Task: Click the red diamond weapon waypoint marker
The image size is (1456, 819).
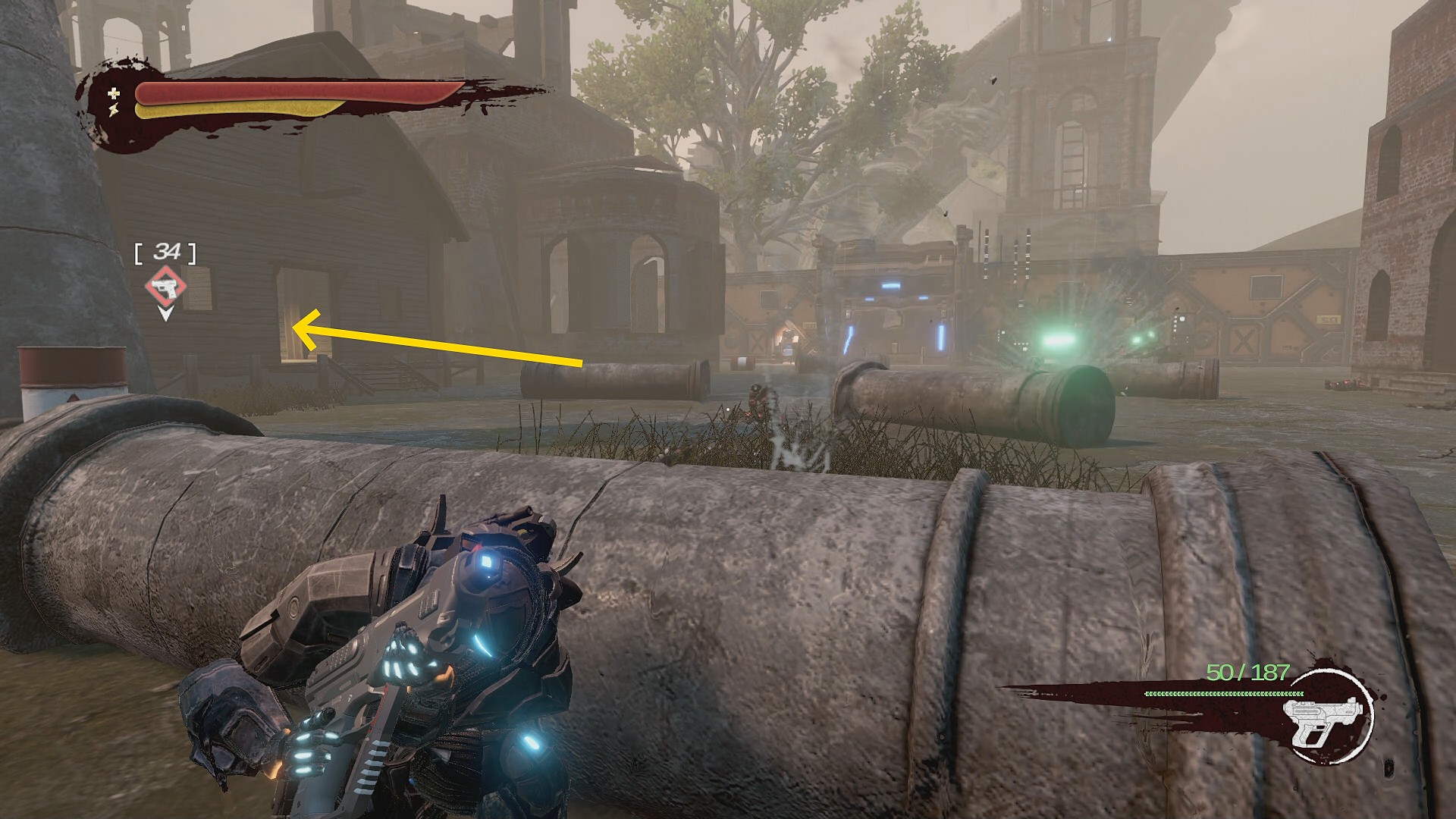Action: point(166,287)
